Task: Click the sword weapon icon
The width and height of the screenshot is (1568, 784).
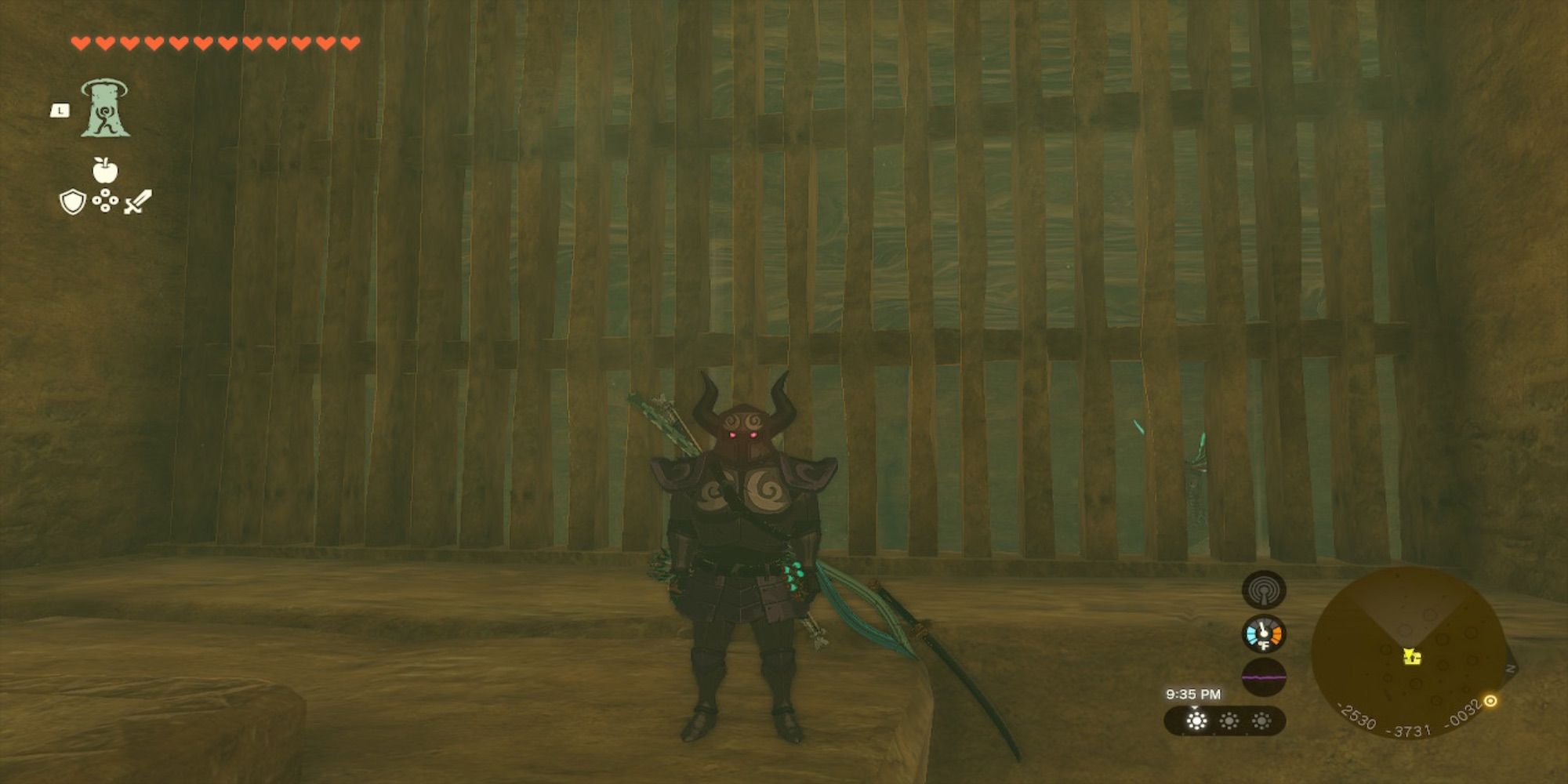Action: [x=138, y=201]
